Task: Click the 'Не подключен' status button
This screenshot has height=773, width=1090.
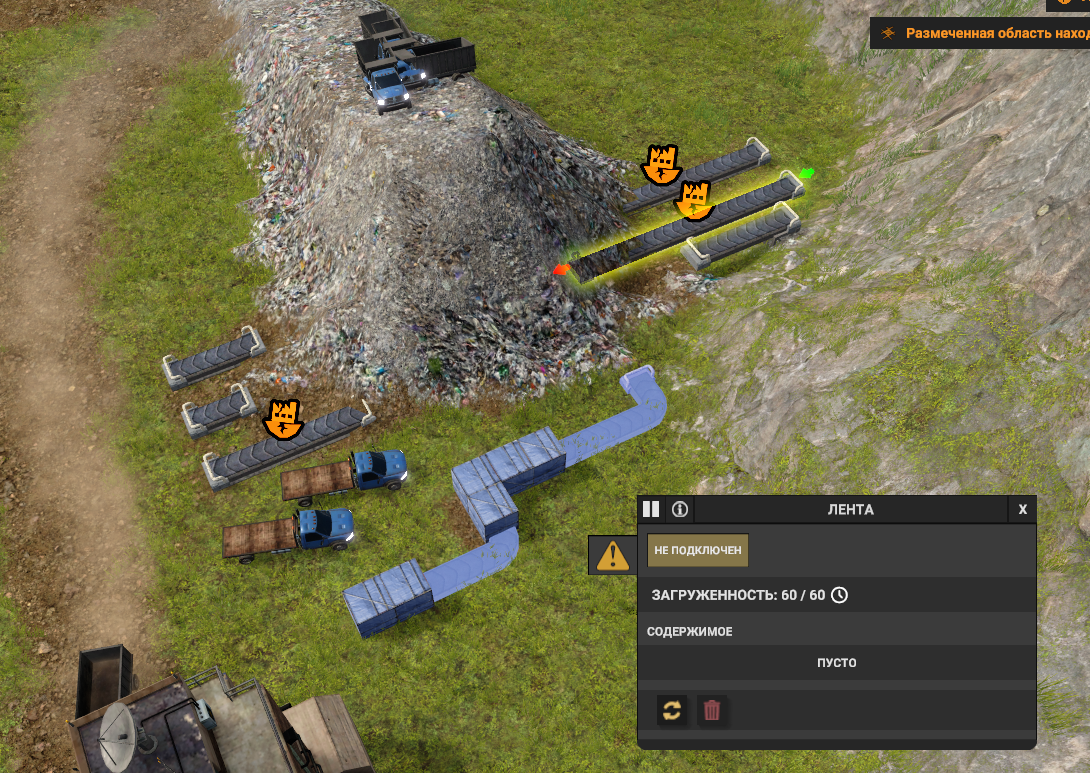Action: (698, 550)
